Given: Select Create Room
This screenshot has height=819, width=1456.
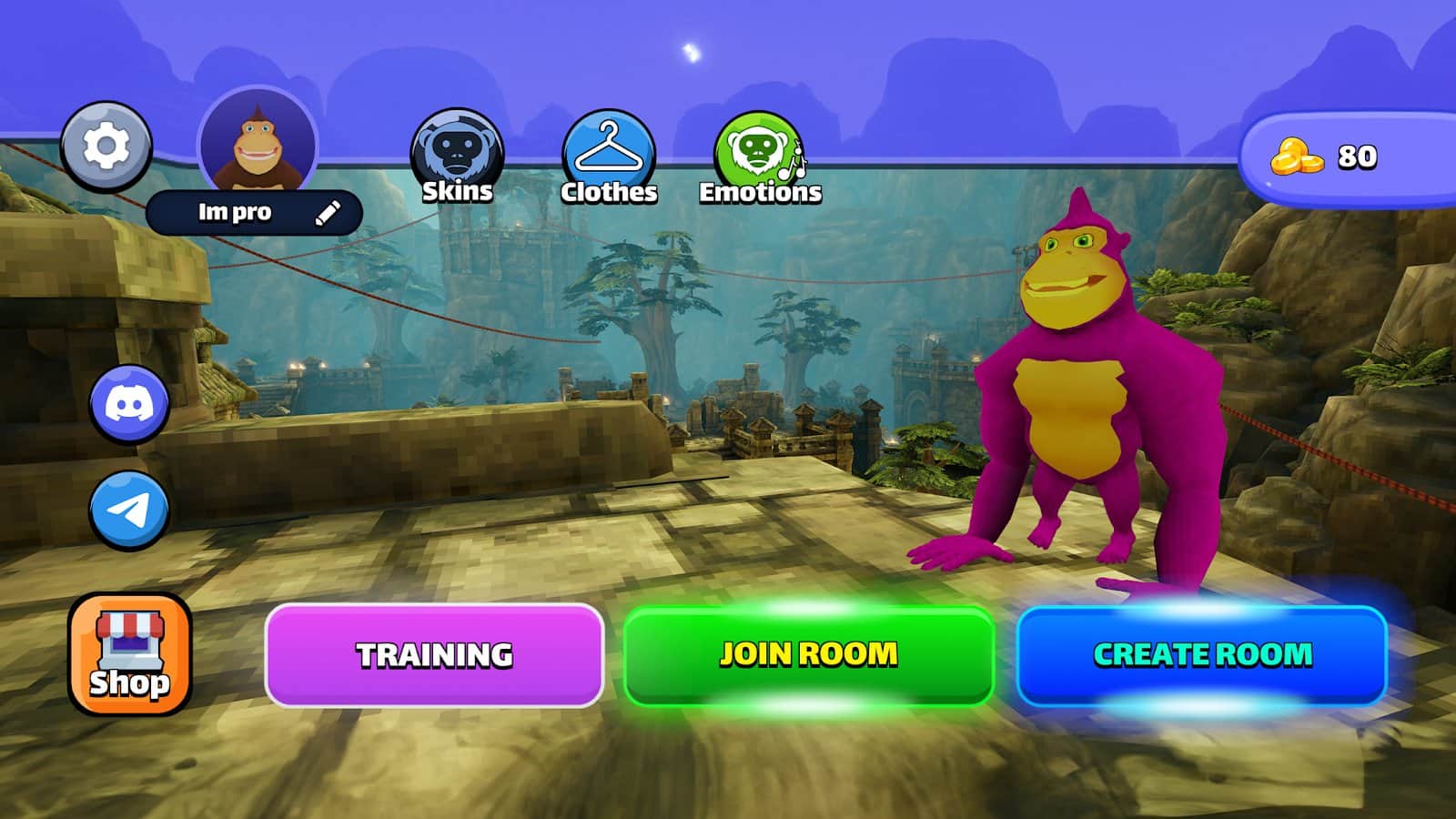Looking at the screenshot, I should point(1201,654).
